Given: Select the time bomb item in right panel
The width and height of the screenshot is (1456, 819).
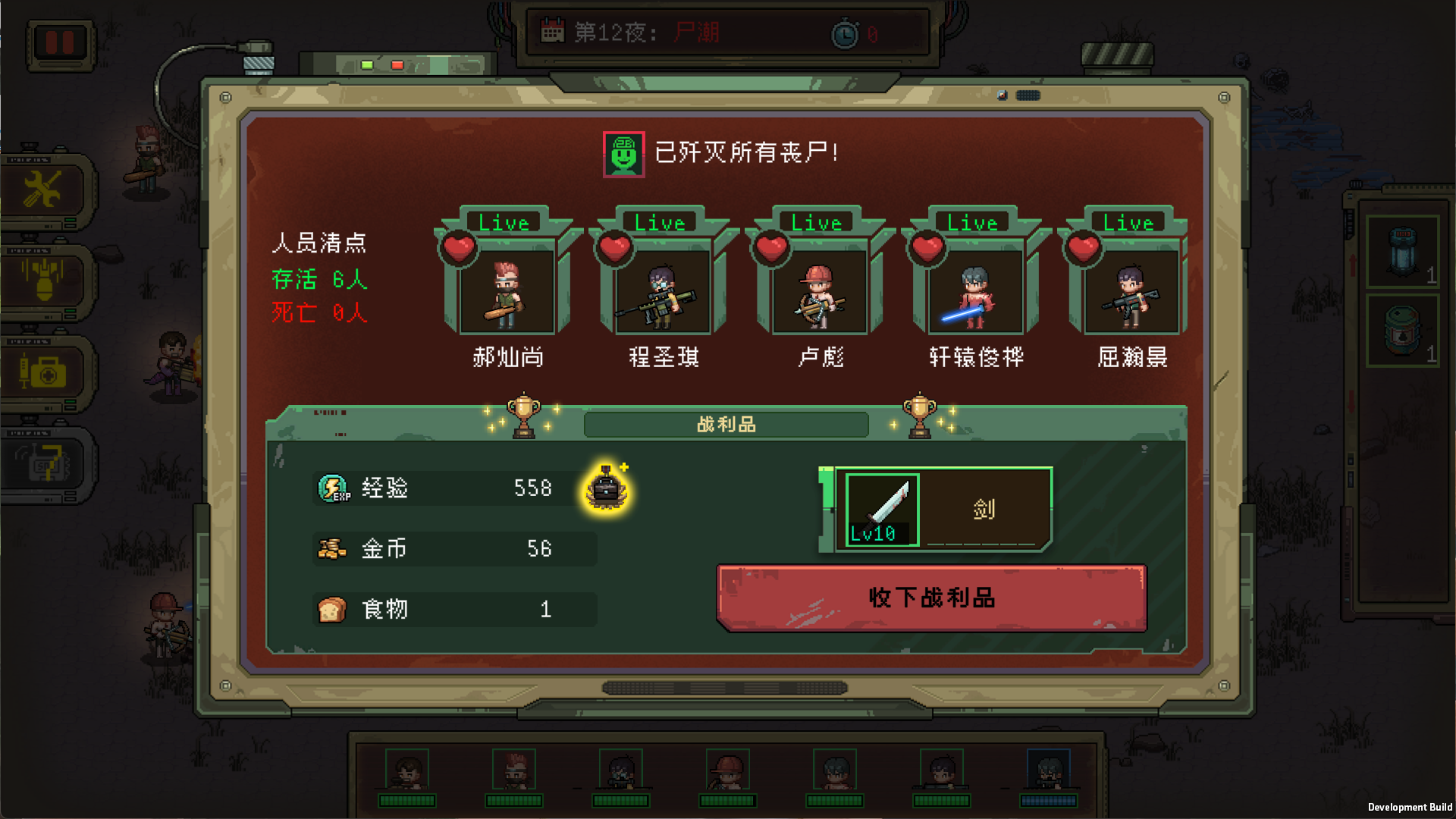Looking at the screenshot, I should [x=1401, y=253].
